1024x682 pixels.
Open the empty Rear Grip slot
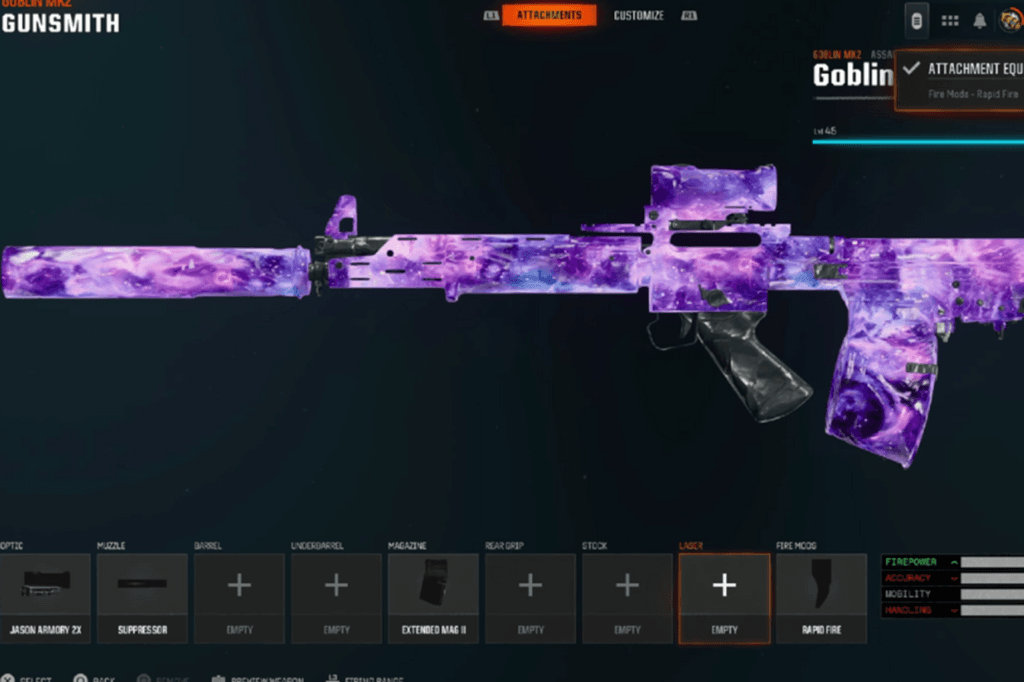tap(530, 597)
